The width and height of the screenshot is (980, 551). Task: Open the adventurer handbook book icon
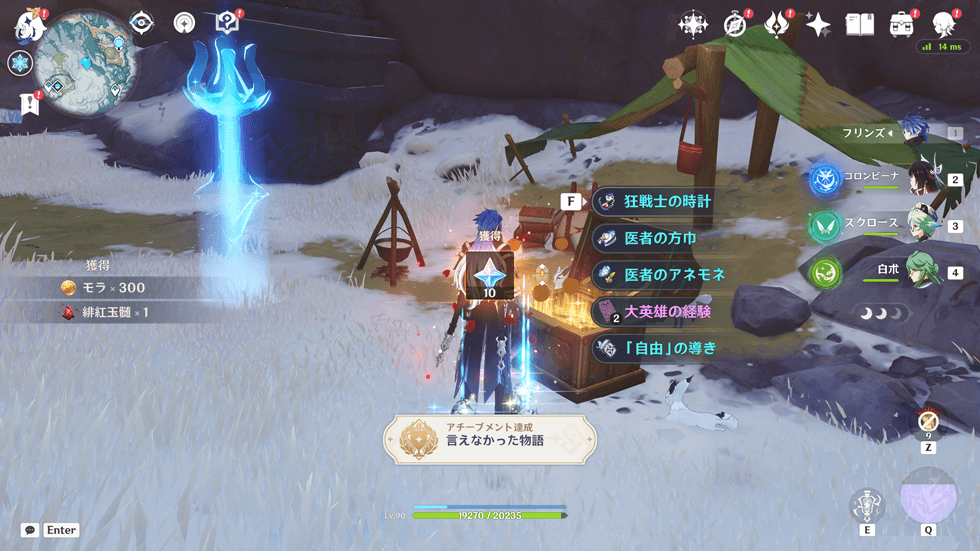tap(860, 25)
